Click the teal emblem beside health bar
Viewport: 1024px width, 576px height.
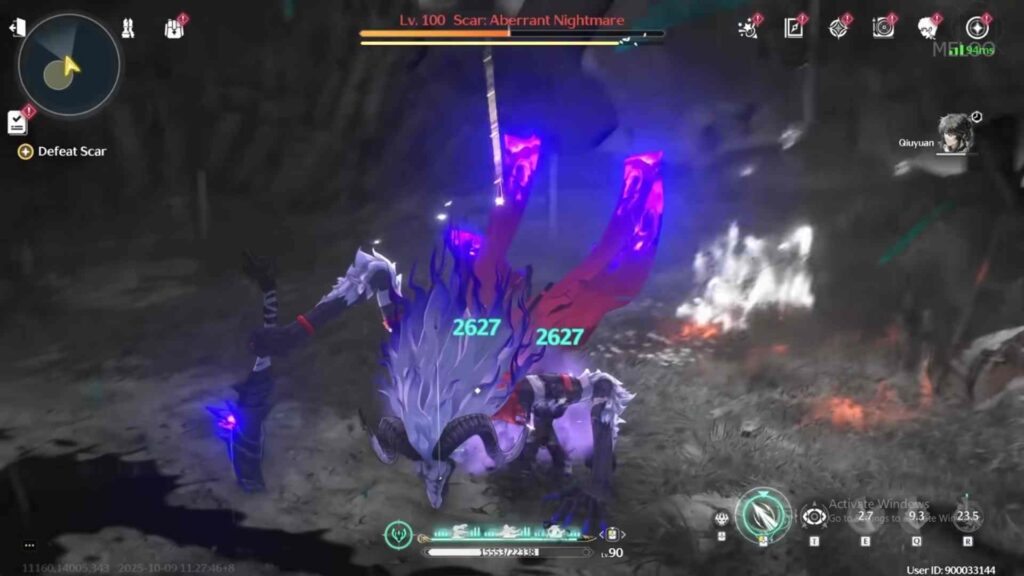pos(398,534)
